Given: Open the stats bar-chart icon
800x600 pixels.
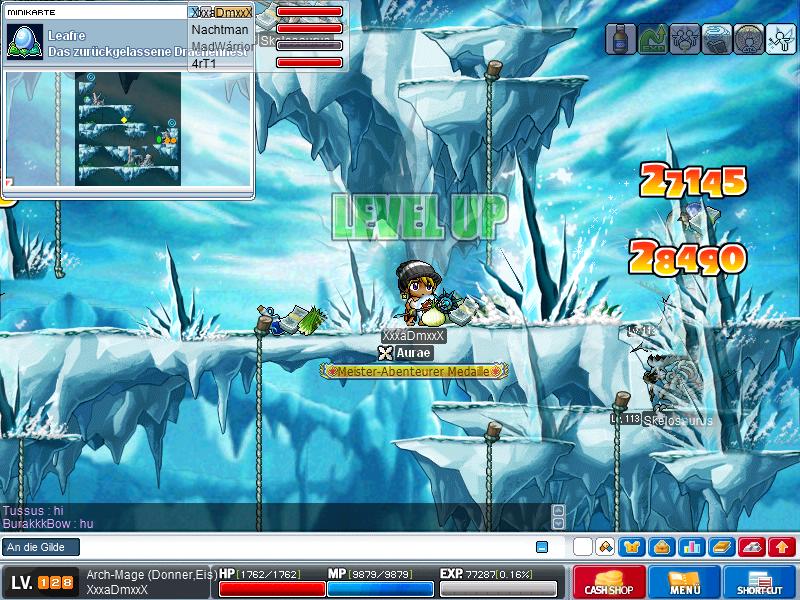Looking at the screenshot, I should pos(690,547).
